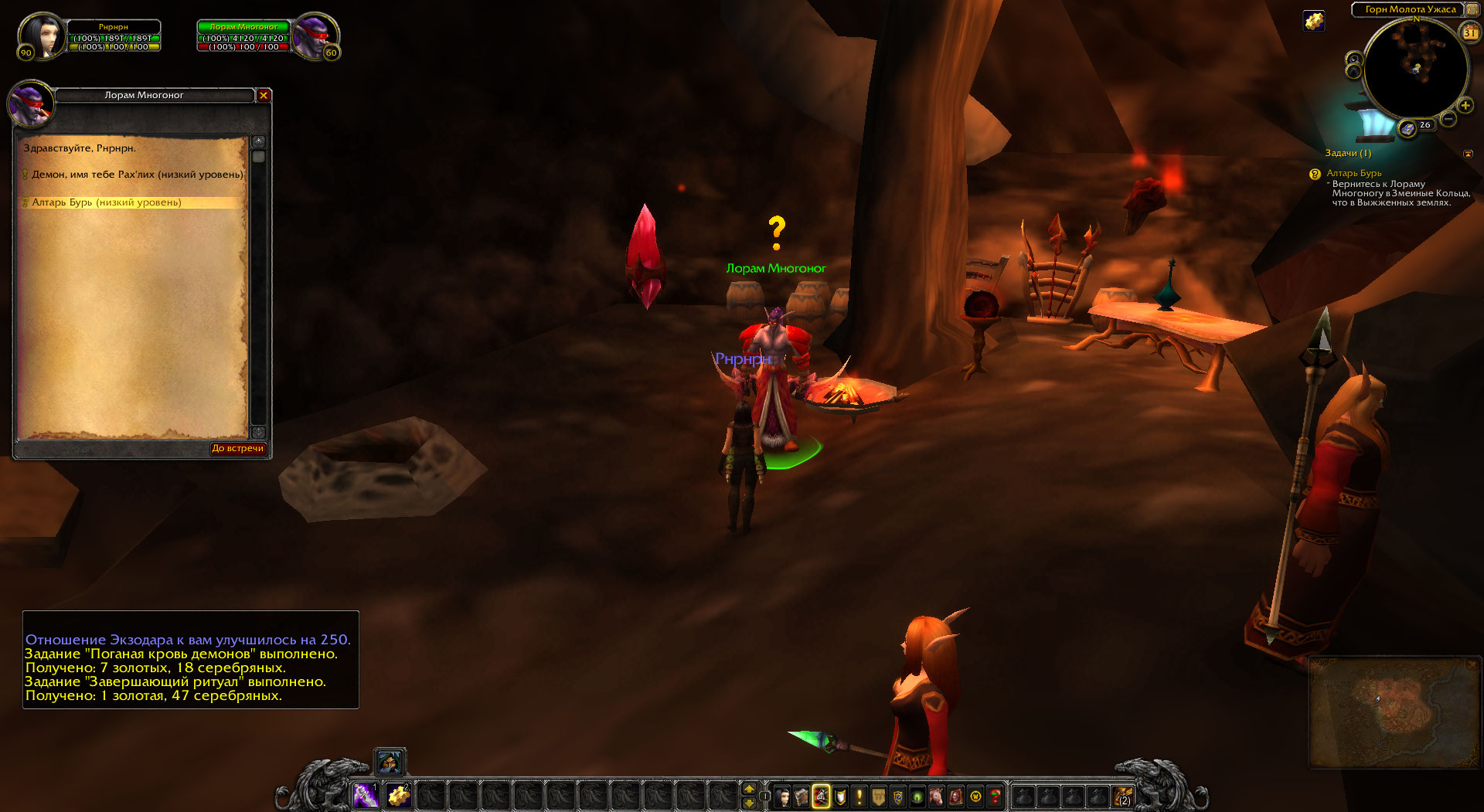Screen dimensions: 1484x812
Task: Click the golden gear buff icon near minimap
Action: click(1314, 21)
